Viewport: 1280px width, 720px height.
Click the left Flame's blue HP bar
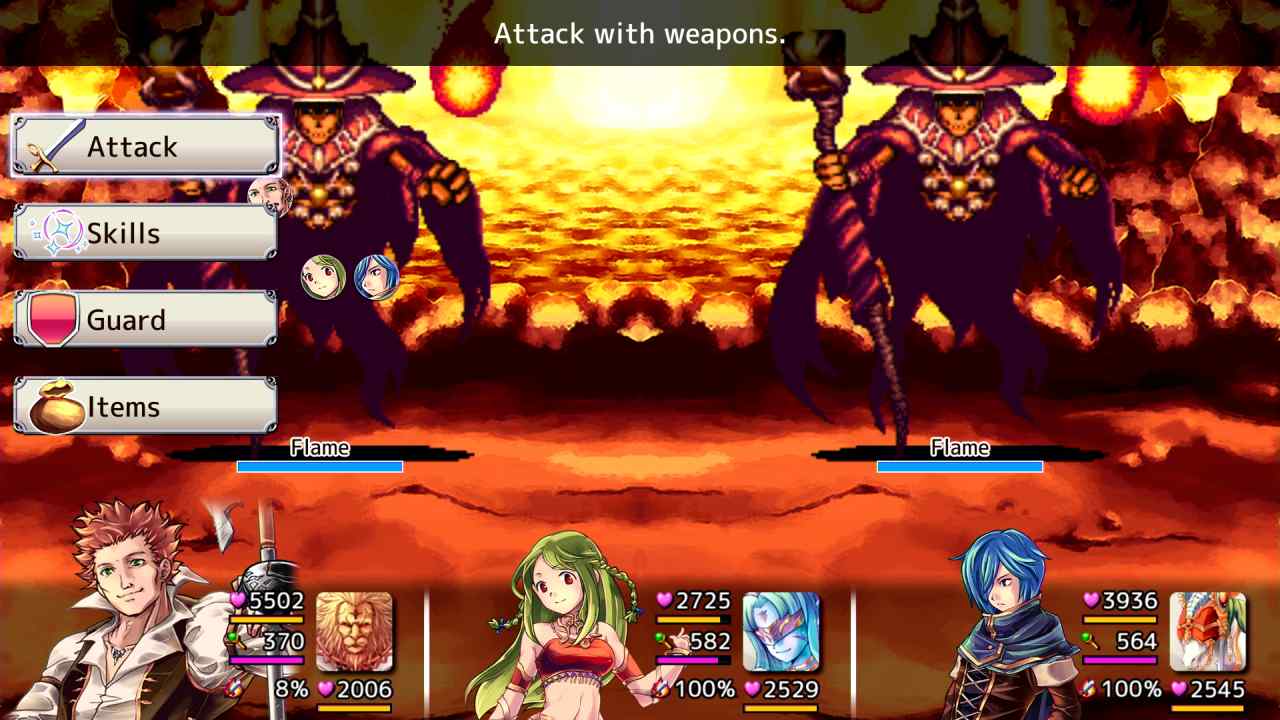click(318, 465)
